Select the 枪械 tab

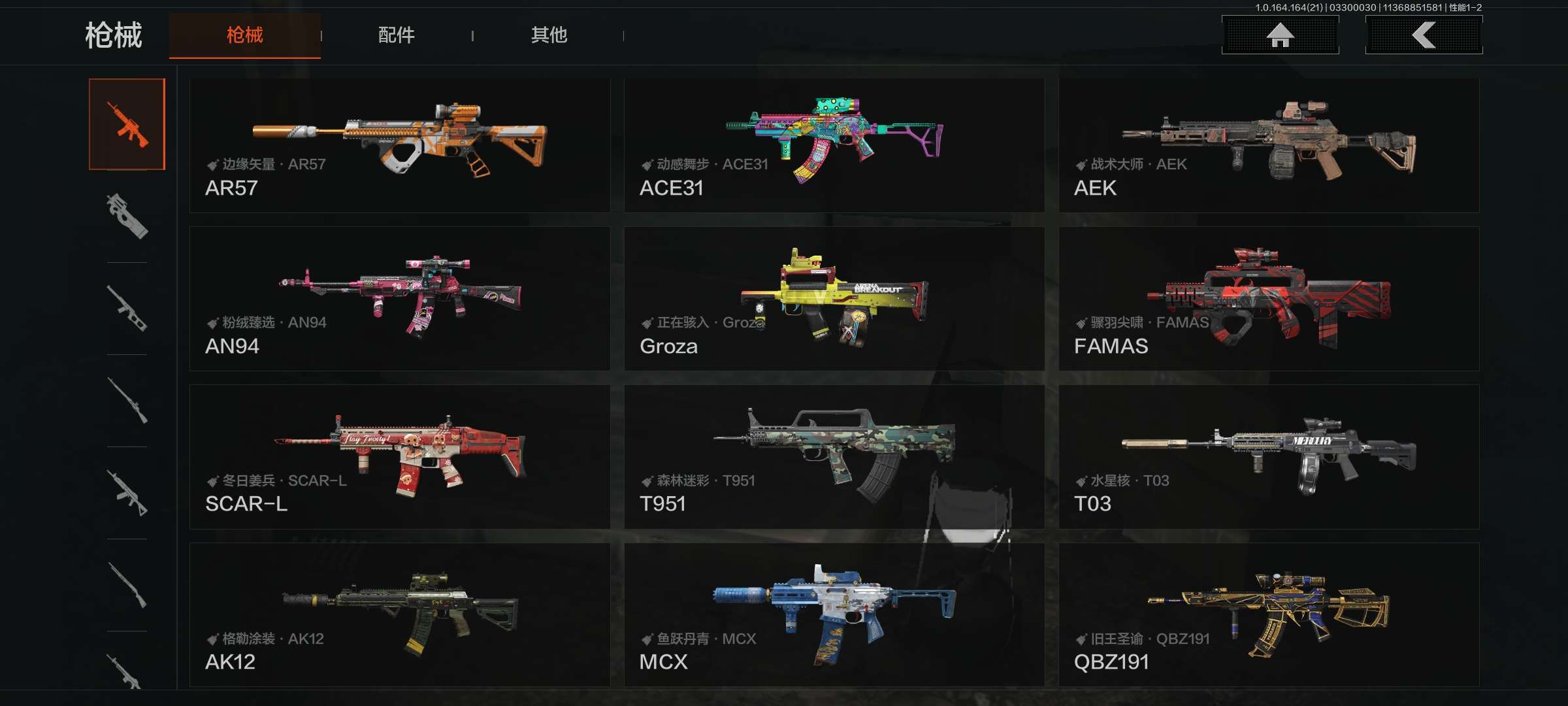244,35
